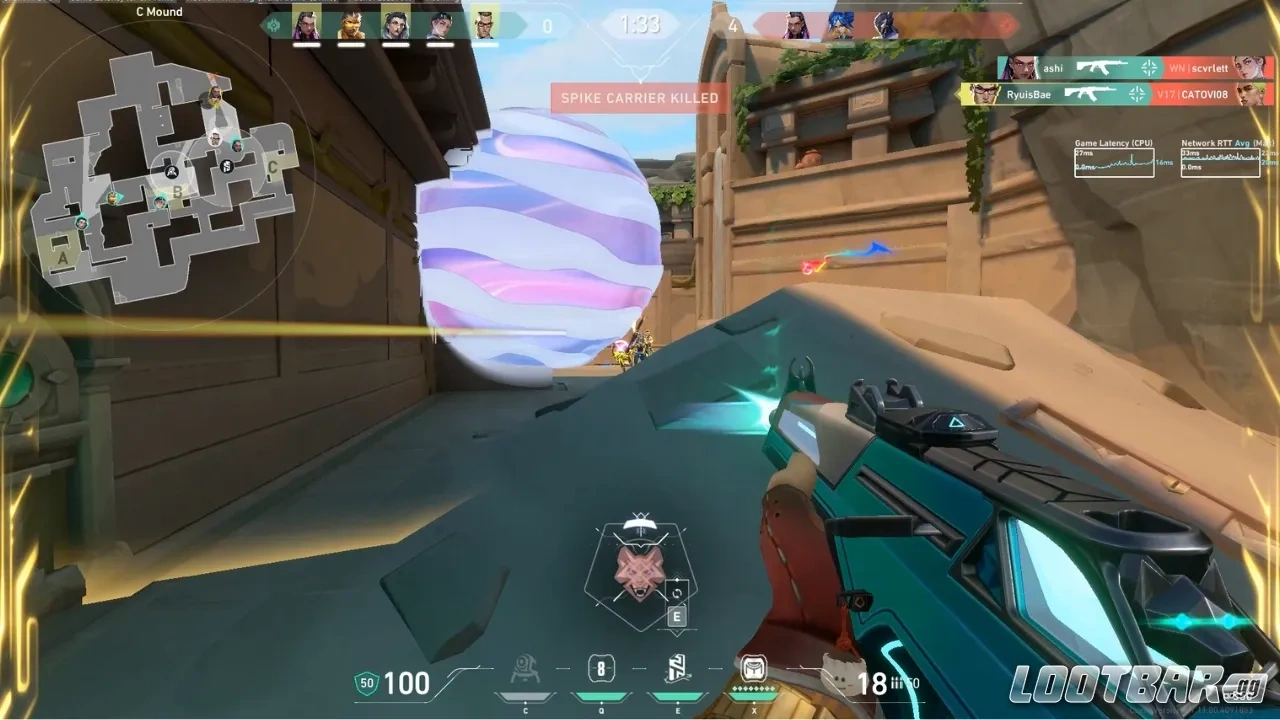Click the C Mound label on the minimap

(158, 12)
